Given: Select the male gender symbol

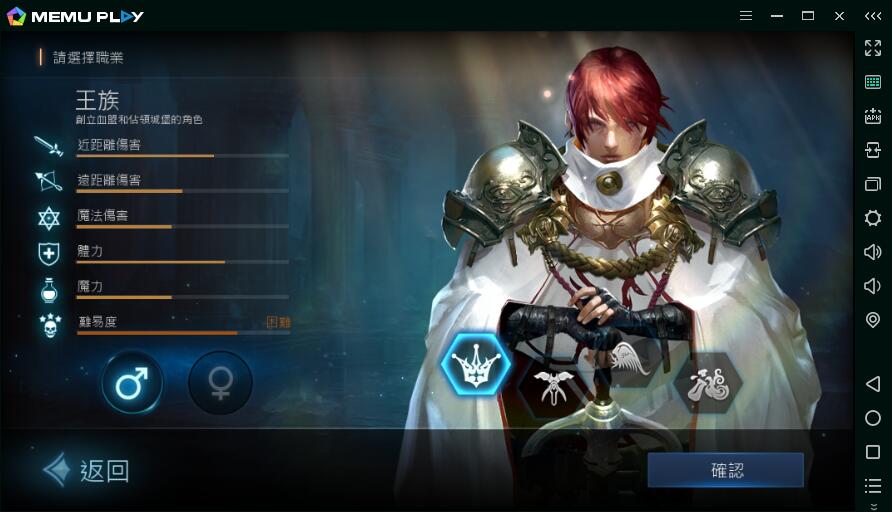Looking at the screenshot, I should (x=132, y=383).
